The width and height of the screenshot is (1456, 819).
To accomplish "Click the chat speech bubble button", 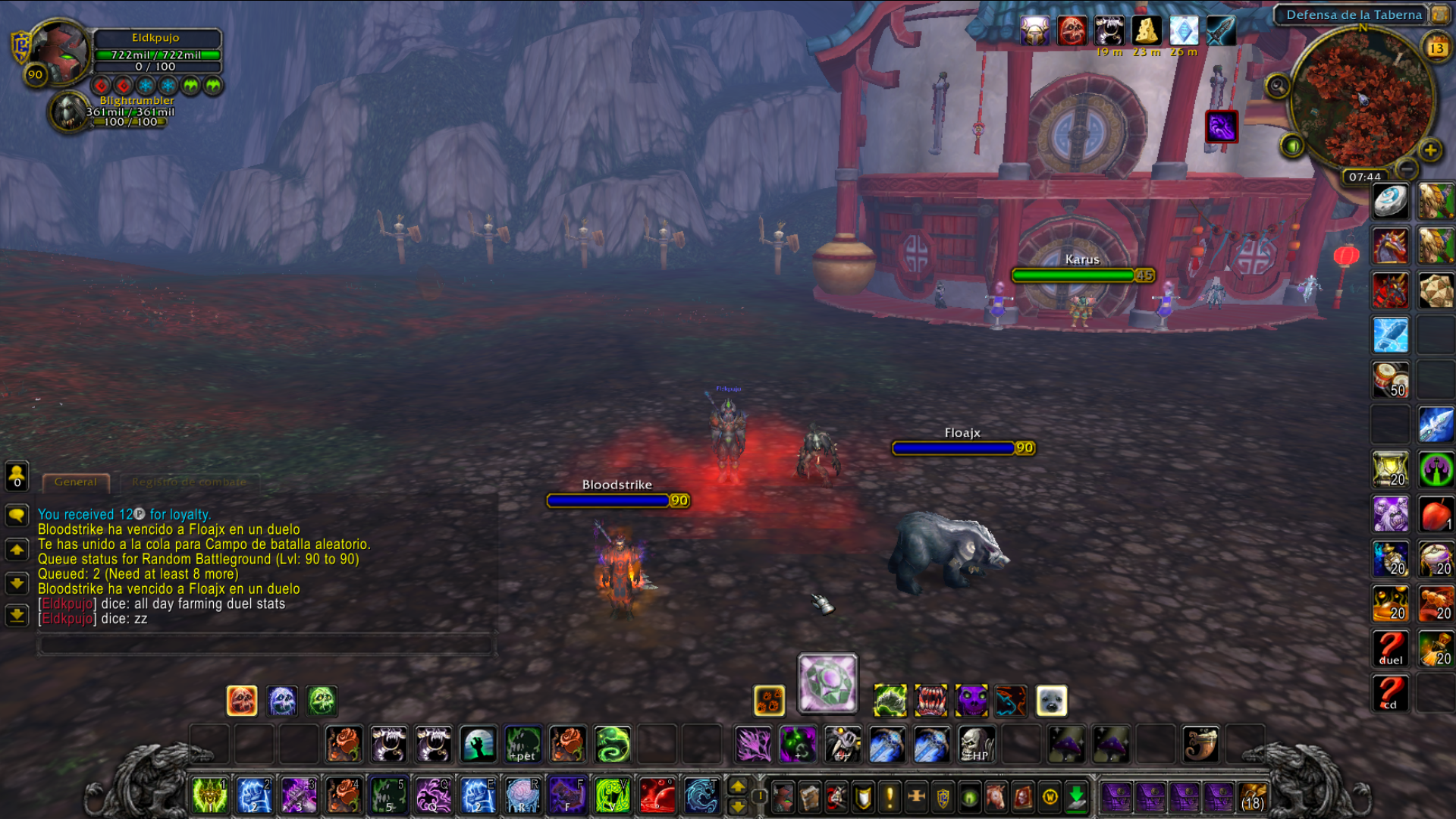I will [x=17, y=516].
